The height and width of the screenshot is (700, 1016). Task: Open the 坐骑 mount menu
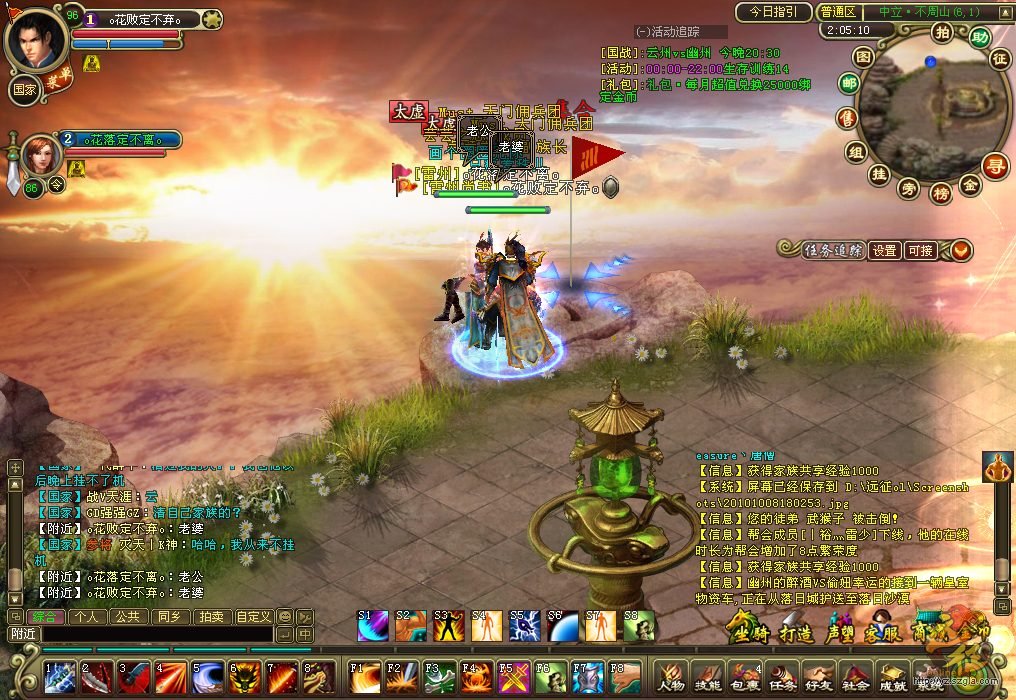(x=750, y=633)
